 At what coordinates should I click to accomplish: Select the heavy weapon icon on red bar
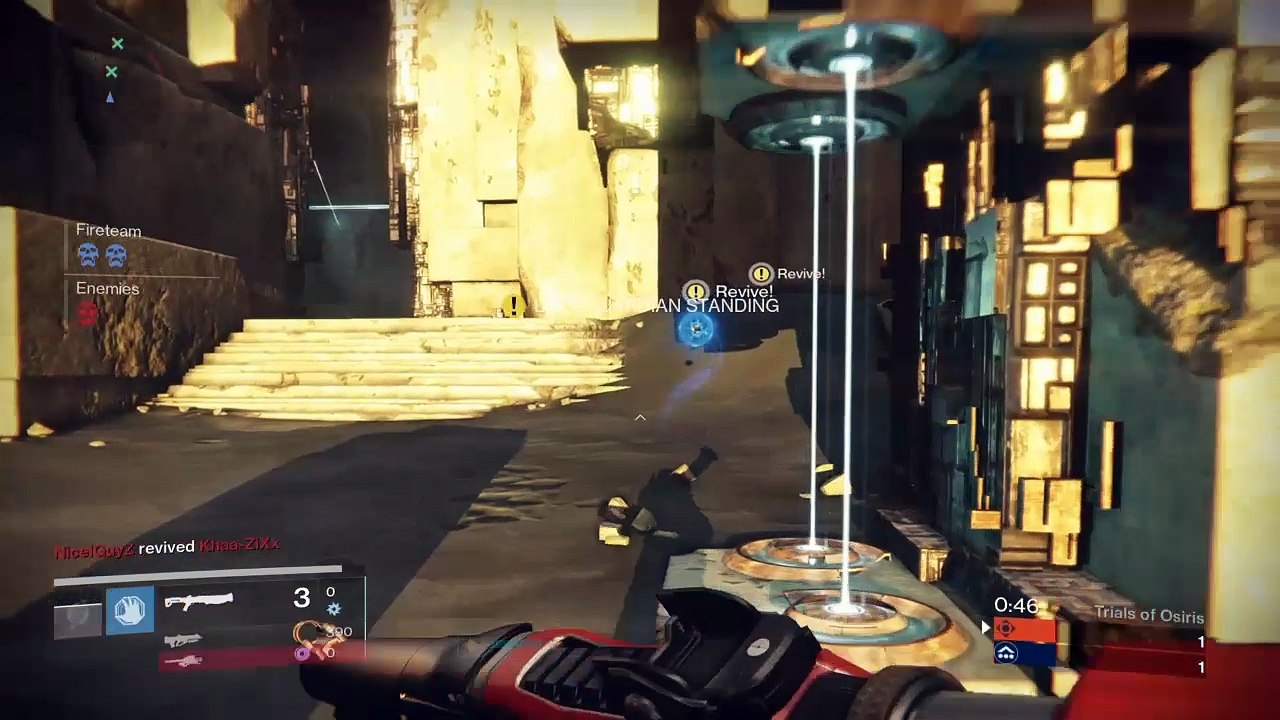pos(186,660)
